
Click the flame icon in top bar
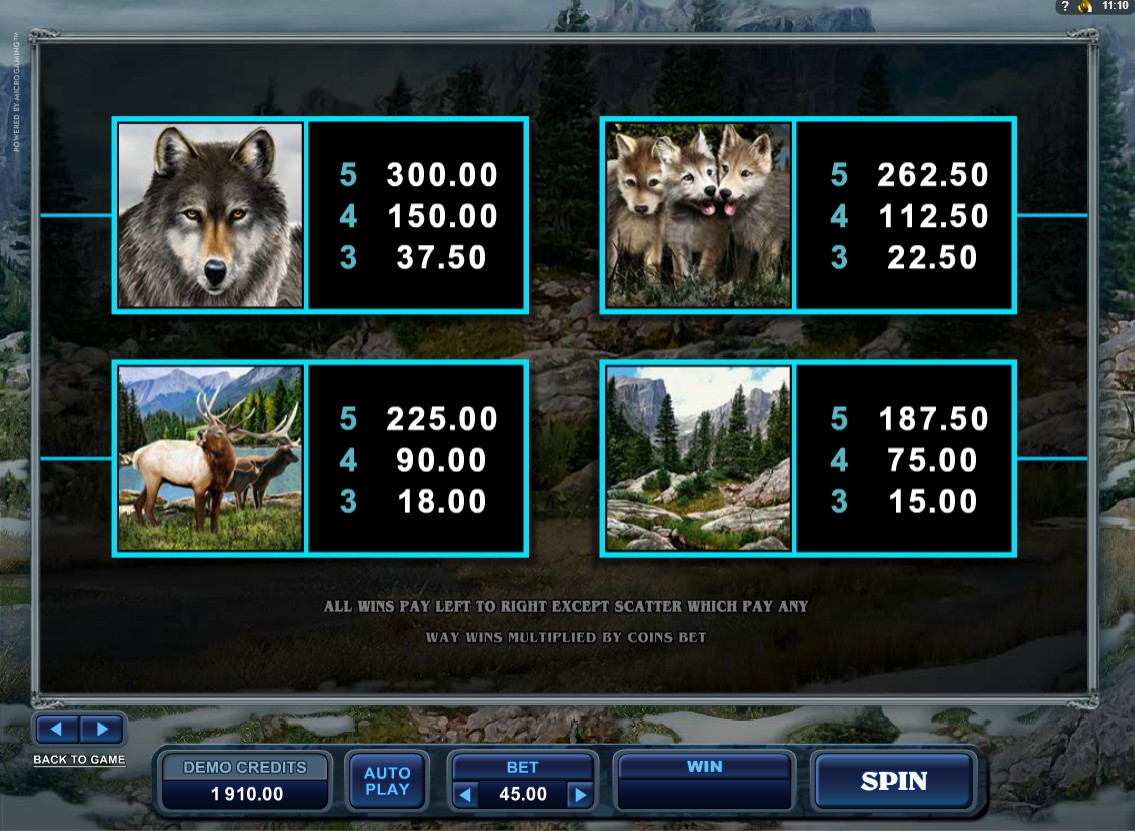pos(1085,6)
